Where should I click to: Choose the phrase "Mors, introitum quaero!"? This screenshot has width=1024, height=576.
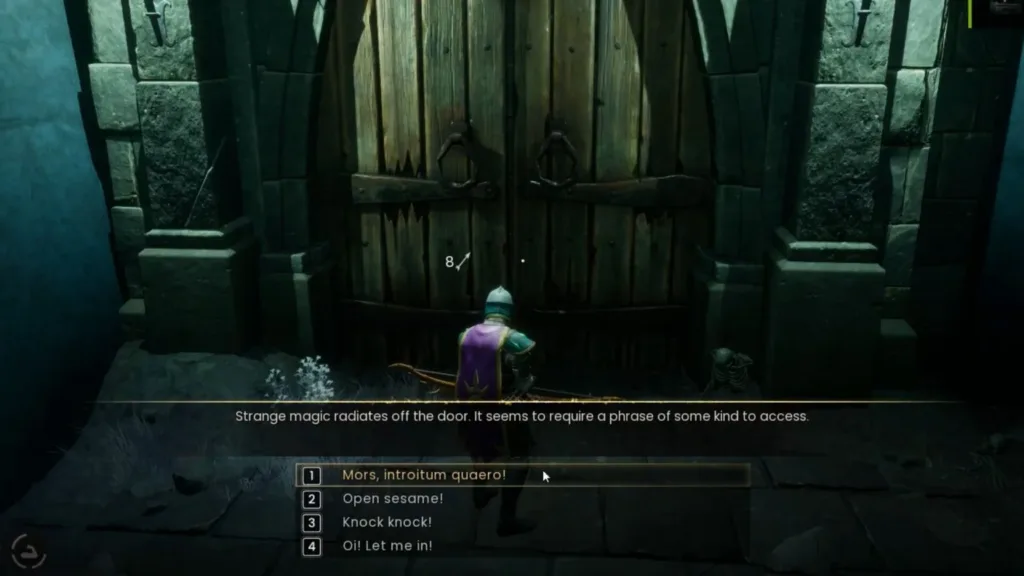tap(423, 475)
